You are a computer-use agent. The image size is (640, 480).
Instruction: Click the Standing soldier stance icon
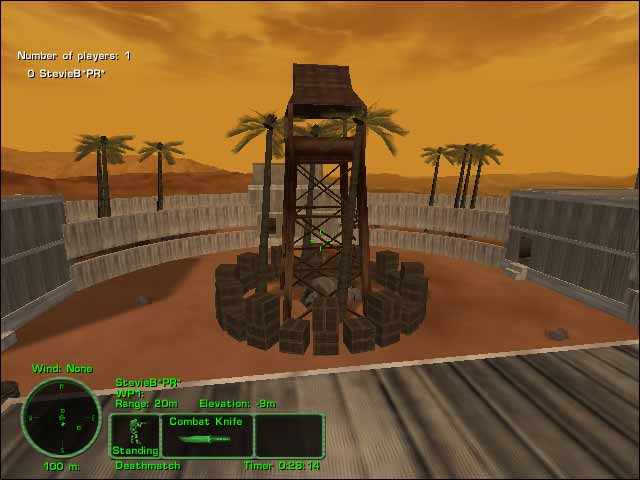pyautogui.click(x=134, y=435)
